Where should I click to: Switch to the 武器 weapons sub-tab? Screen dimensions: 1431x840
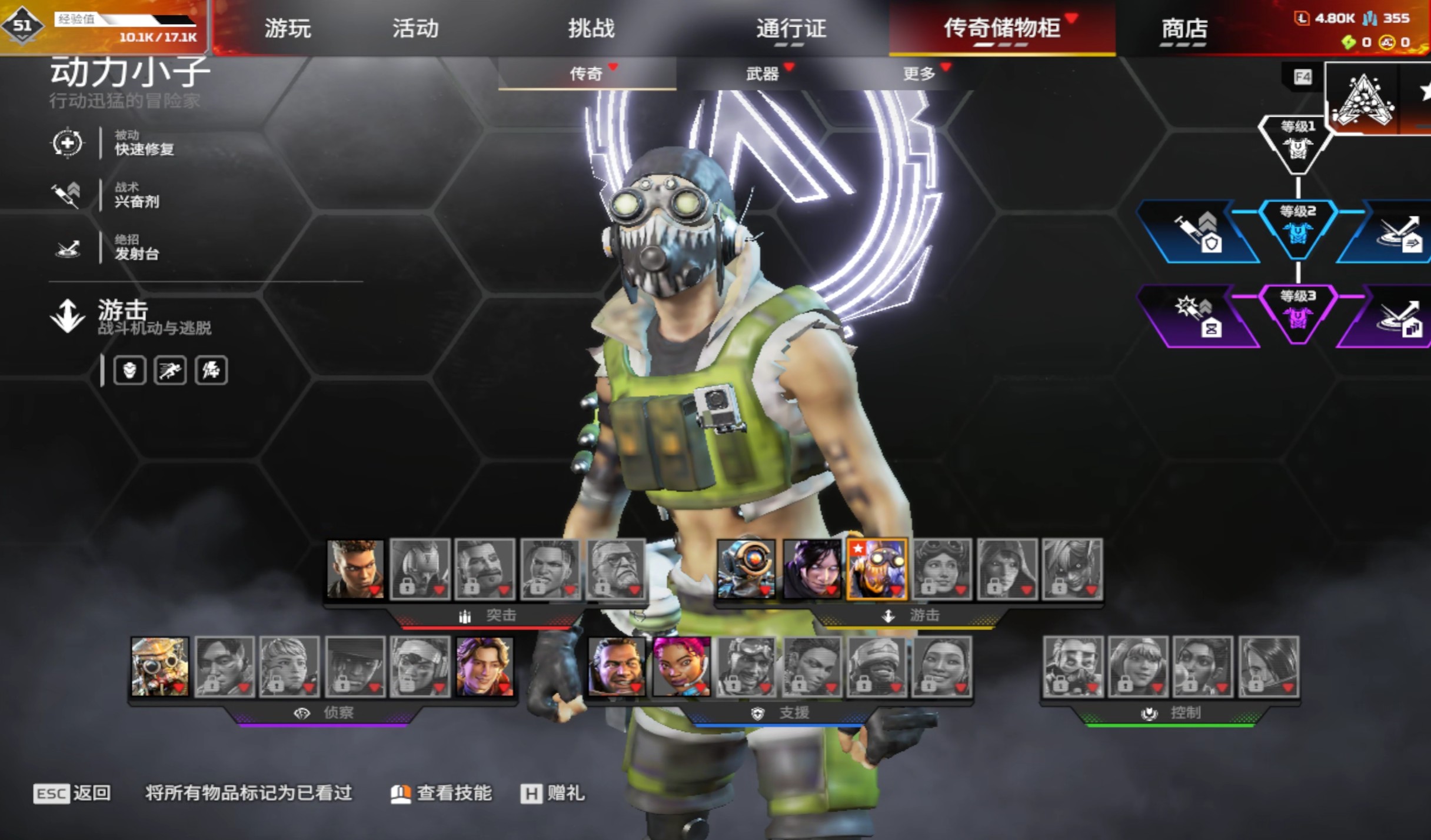762,74
